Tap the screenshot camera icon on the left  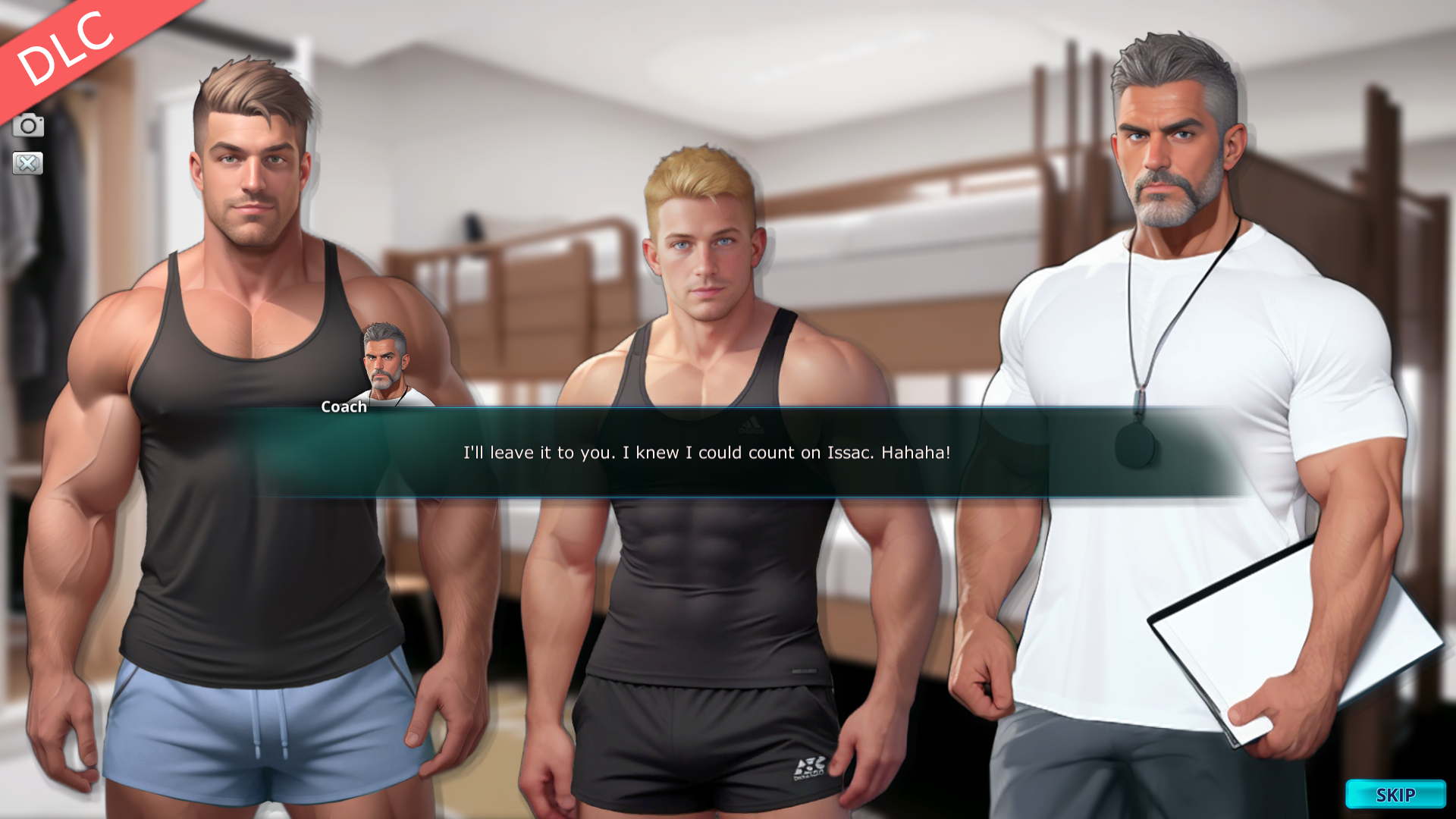pyautogui.click(x=29, y=126)
